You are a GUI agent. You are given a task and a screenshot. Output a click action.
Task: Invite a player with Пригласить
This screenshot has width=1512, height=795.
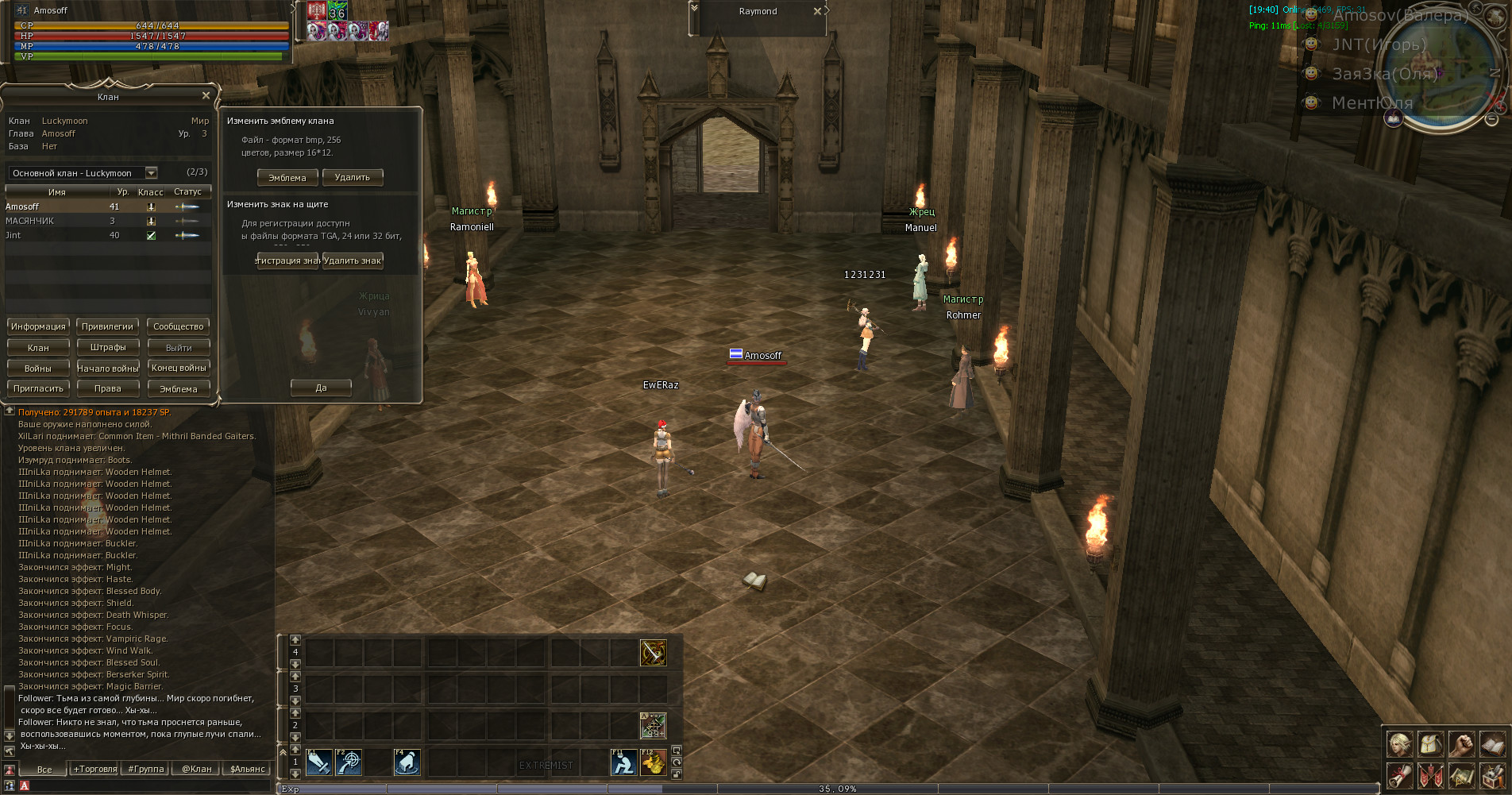tap(38, 388)
